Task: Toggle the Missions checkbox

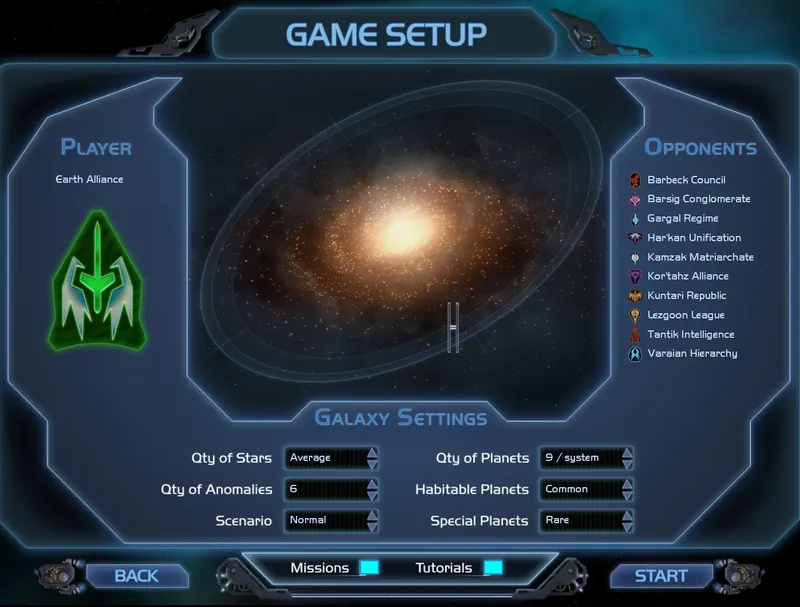Action: (370, 568)
